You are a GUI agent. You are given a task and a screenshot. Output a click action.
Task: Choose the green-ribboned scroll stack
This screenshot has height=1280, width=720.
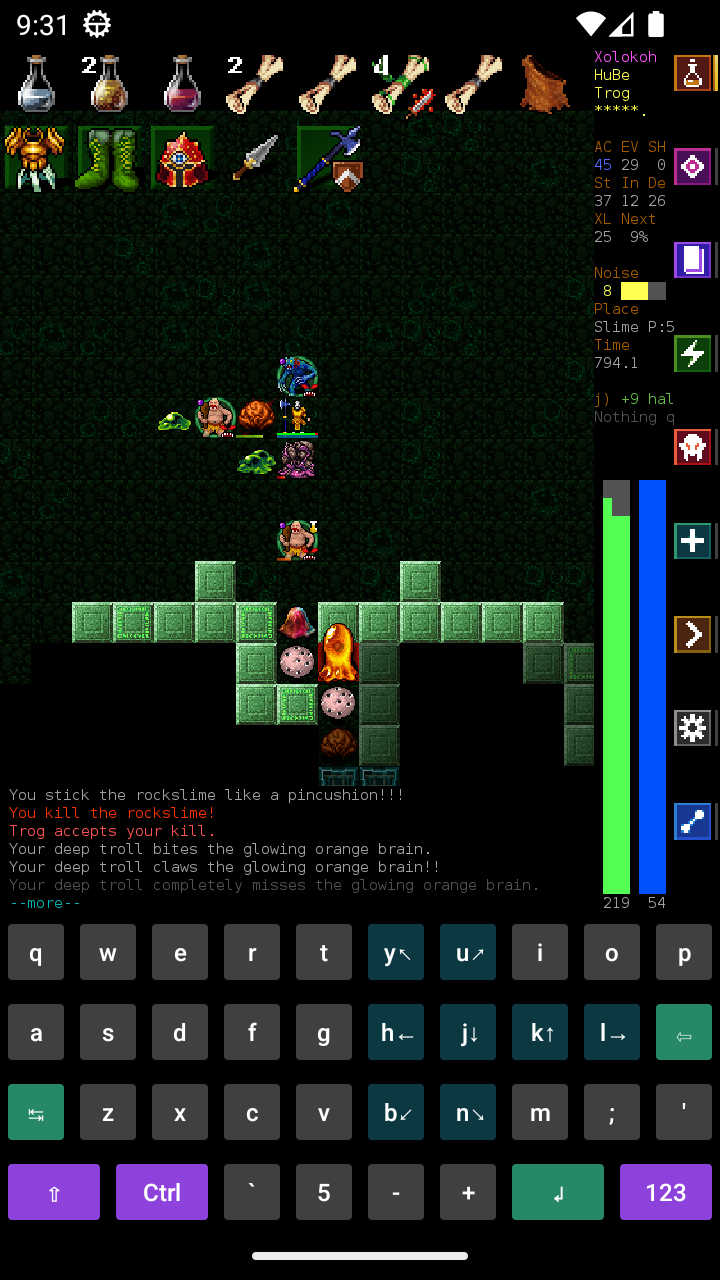(x=402, y=83)
